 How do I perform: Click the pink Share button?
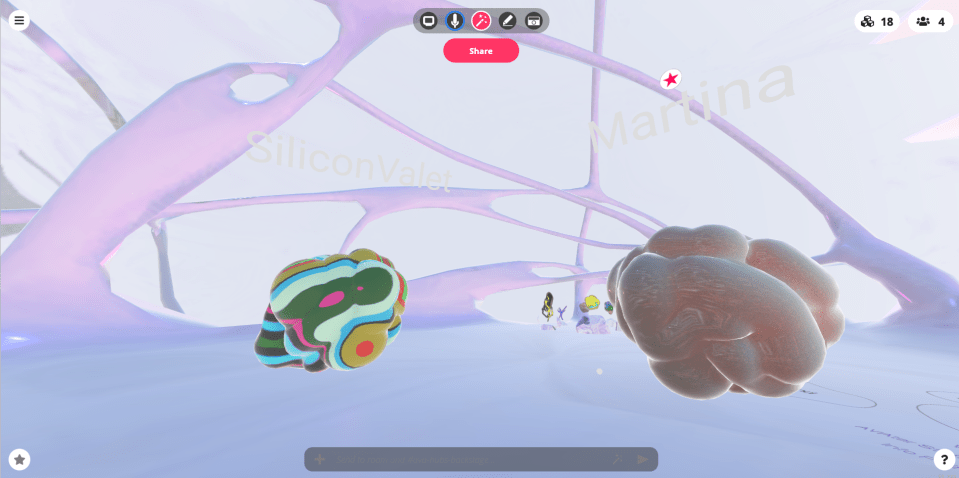point(481,51)
